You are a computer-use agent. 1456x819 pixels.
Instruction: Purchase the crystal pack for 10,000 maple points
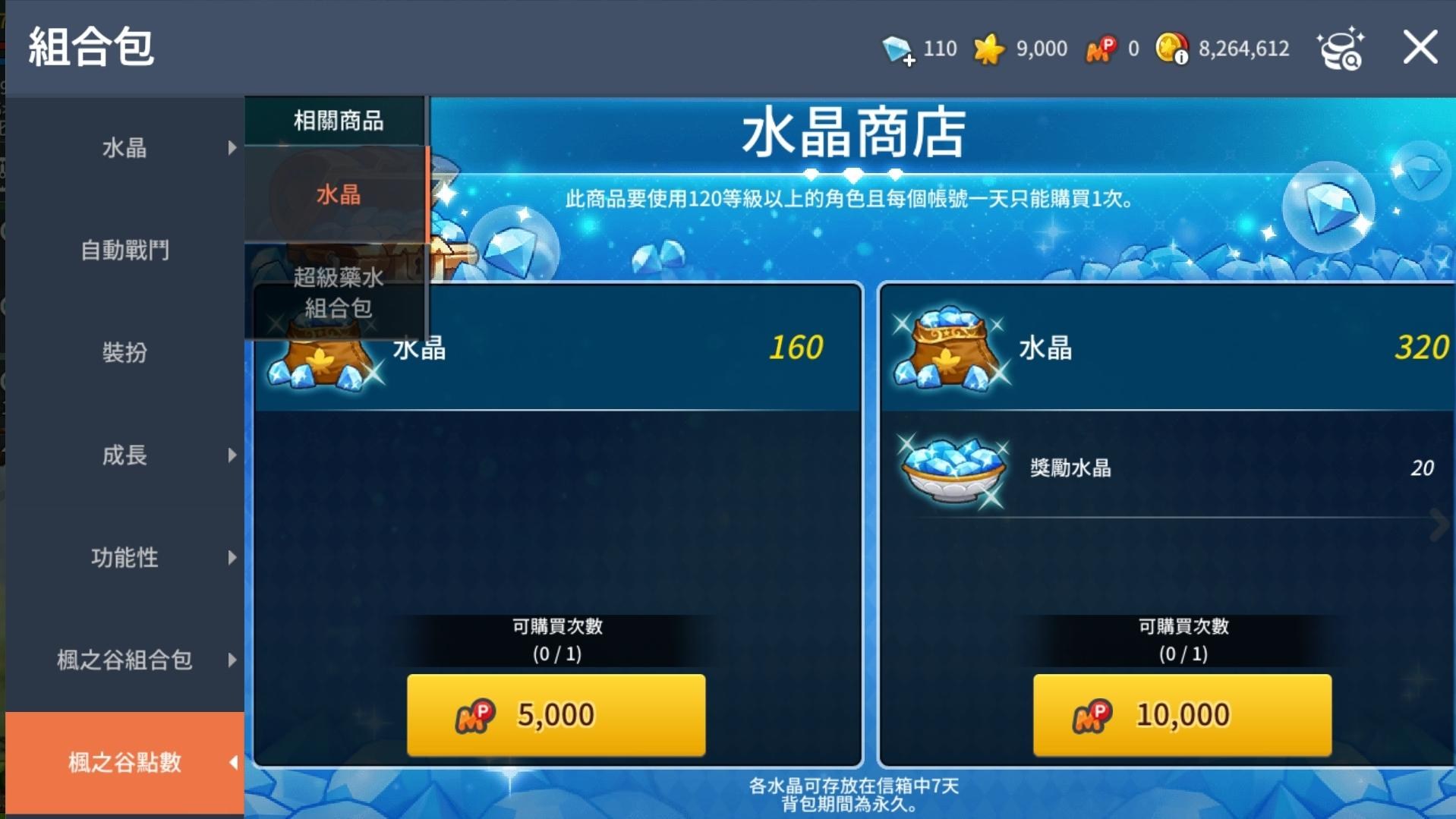[1181, 713]
